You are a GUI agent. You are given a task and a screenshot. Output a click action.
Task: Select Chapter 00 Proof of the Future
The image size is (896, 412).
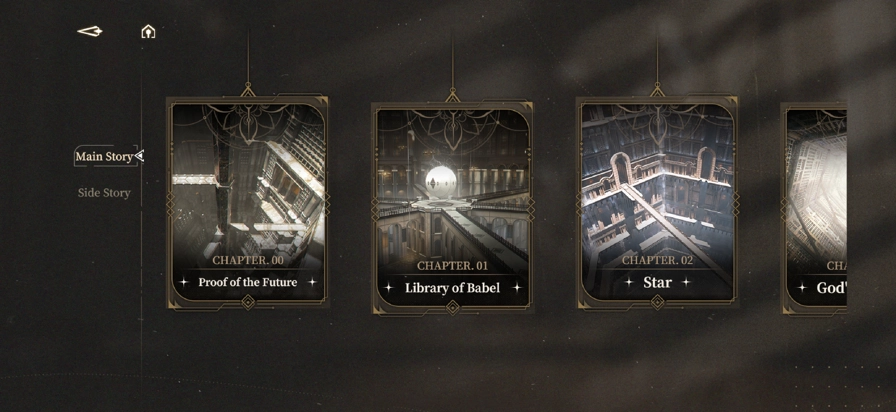point(248,203)
